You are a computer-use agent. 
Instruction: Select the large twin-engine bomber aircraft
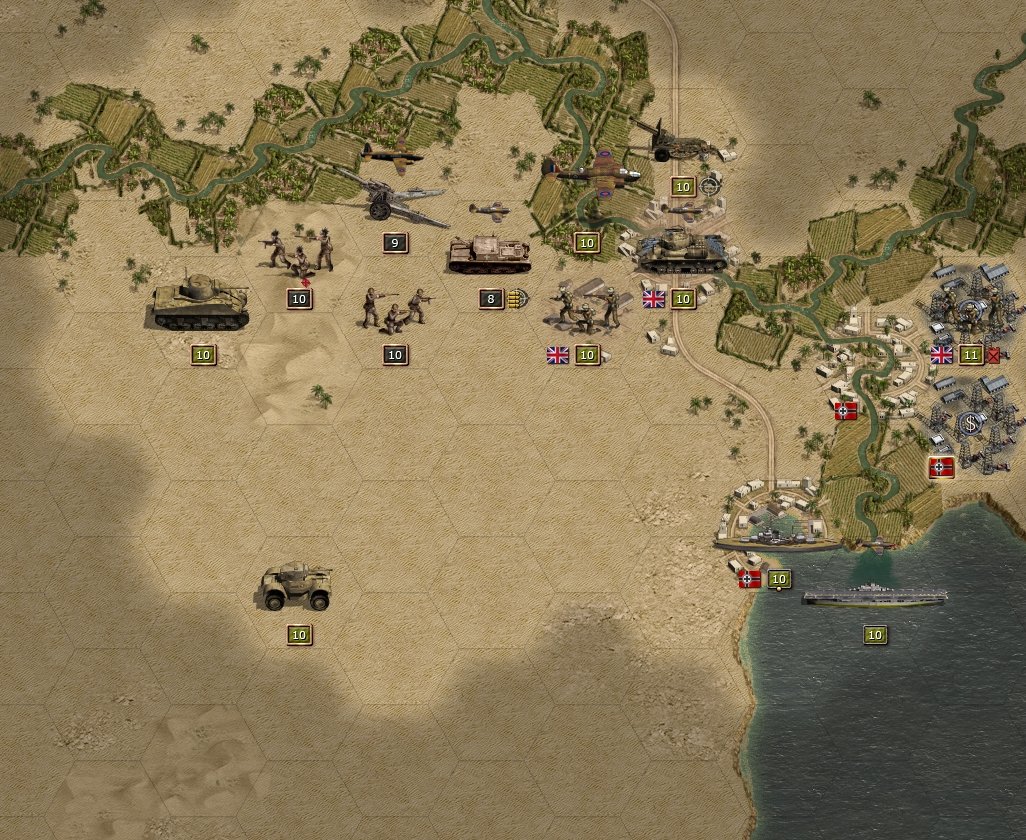point(596,170)
